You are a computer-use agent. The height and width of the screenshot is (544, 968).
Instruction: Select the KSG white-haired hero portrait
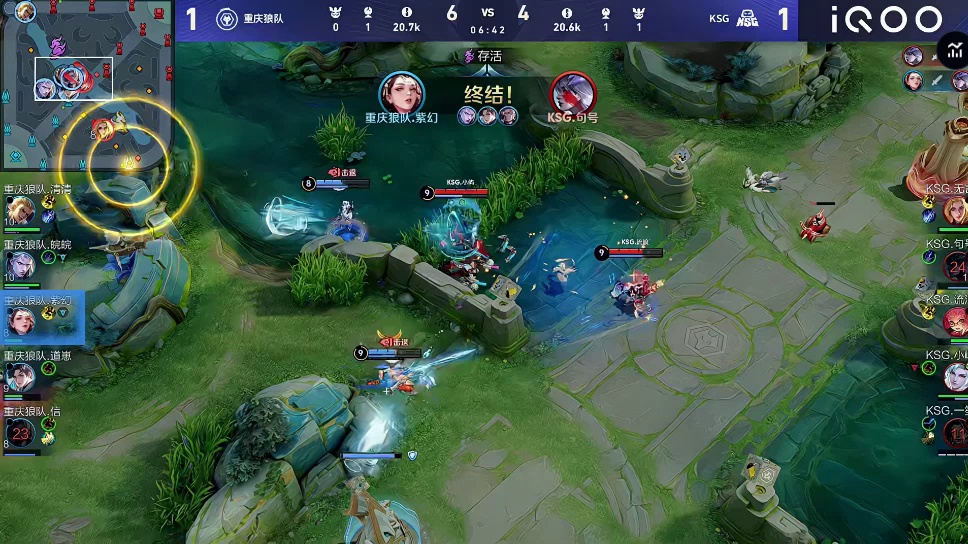[x=954, y=376]
